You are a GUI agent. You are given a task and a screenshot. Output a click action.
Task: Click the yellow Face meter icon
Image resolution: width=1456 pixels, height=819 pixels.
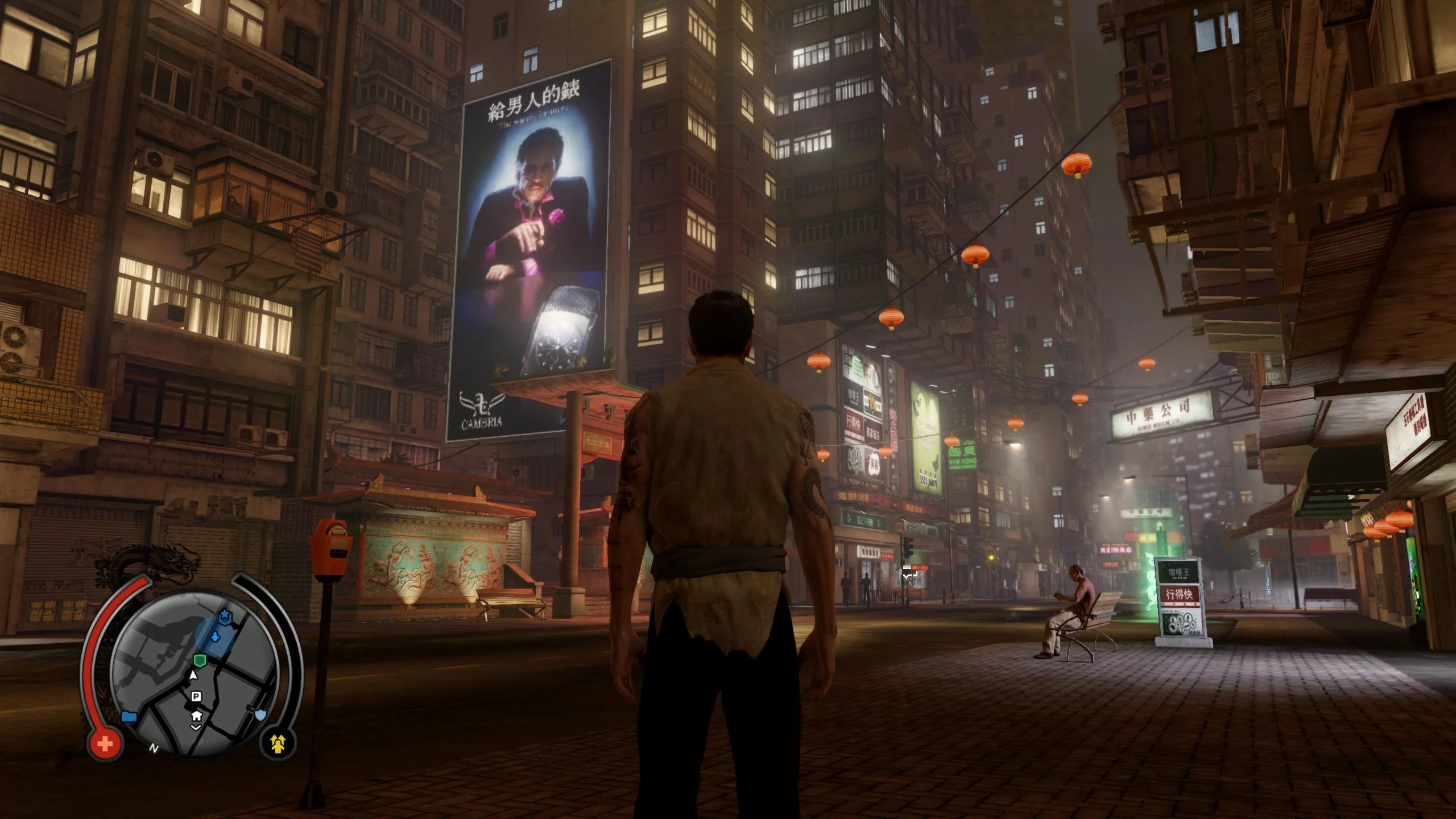pyautogui.click(x=278, y=743)
